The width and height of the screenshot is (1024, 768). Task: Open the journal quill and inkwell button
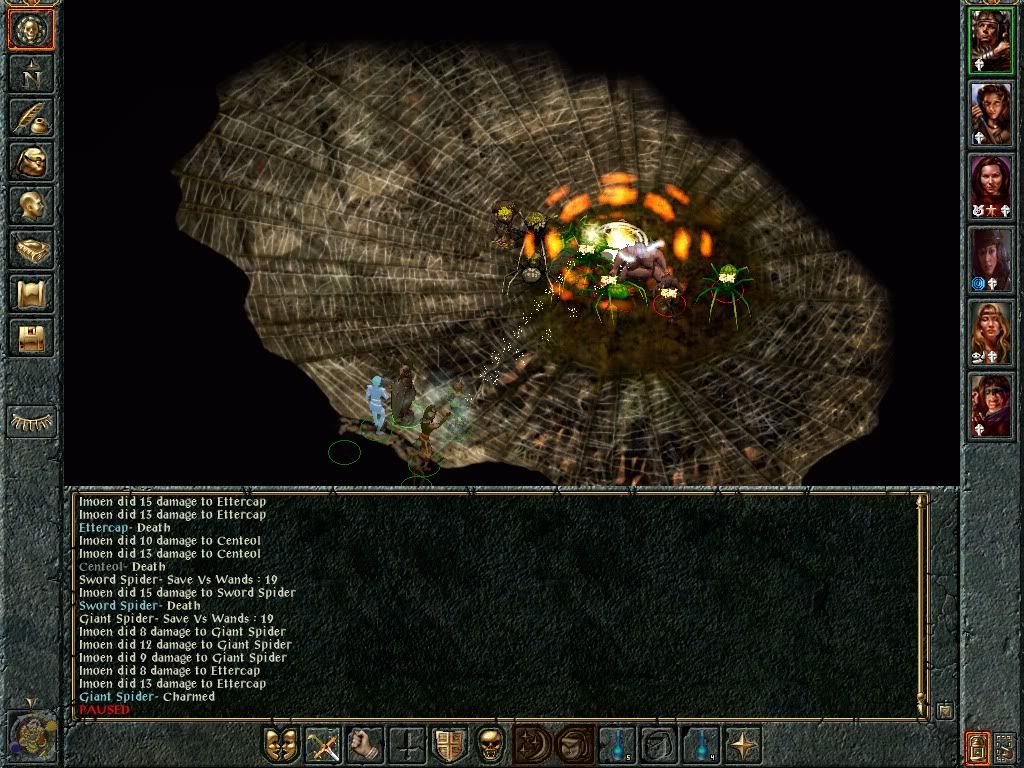[x=31, y=117]
